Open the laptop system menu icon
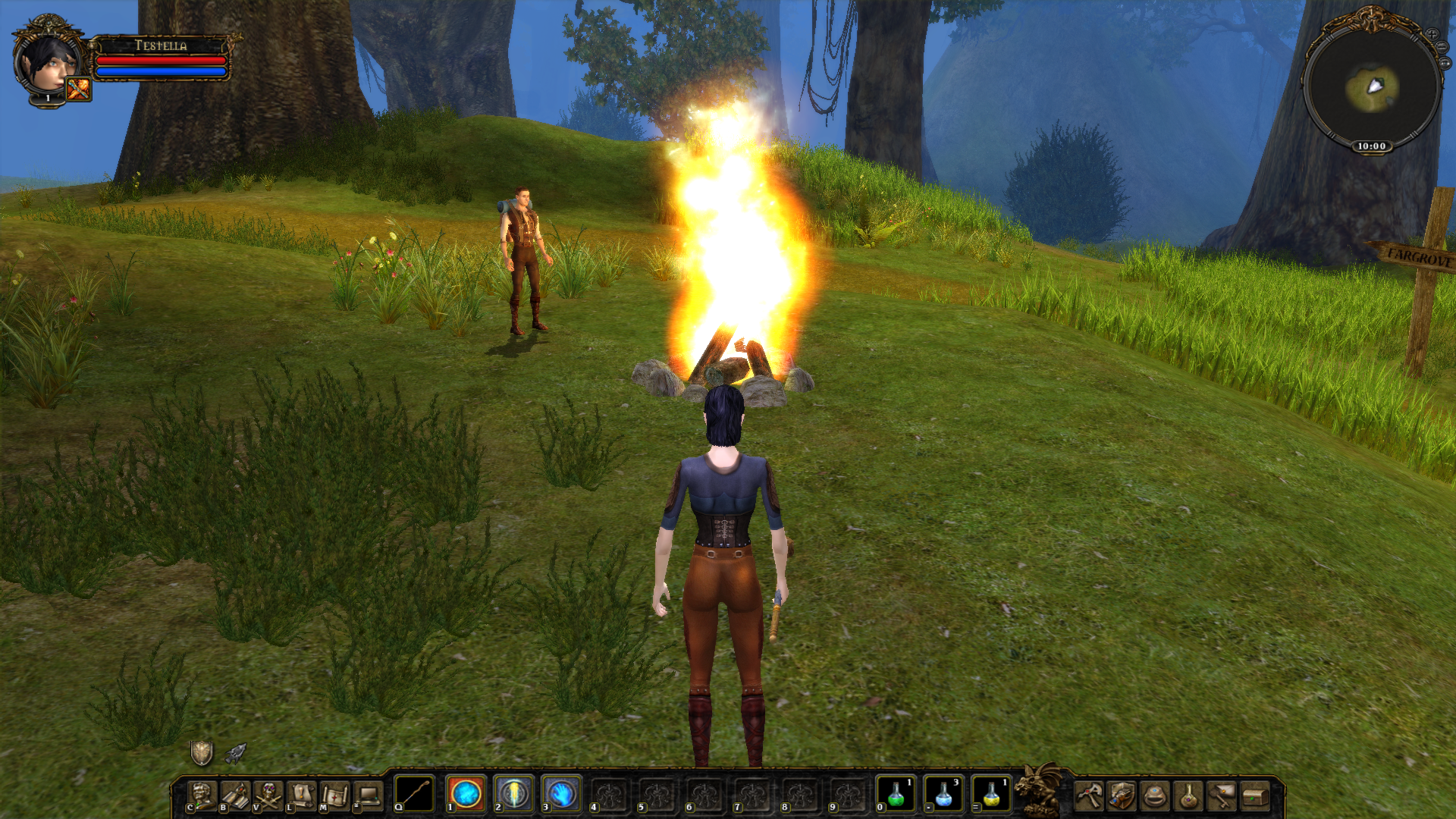Screen dimensions: 1456x819 click(x=369, y=795)
